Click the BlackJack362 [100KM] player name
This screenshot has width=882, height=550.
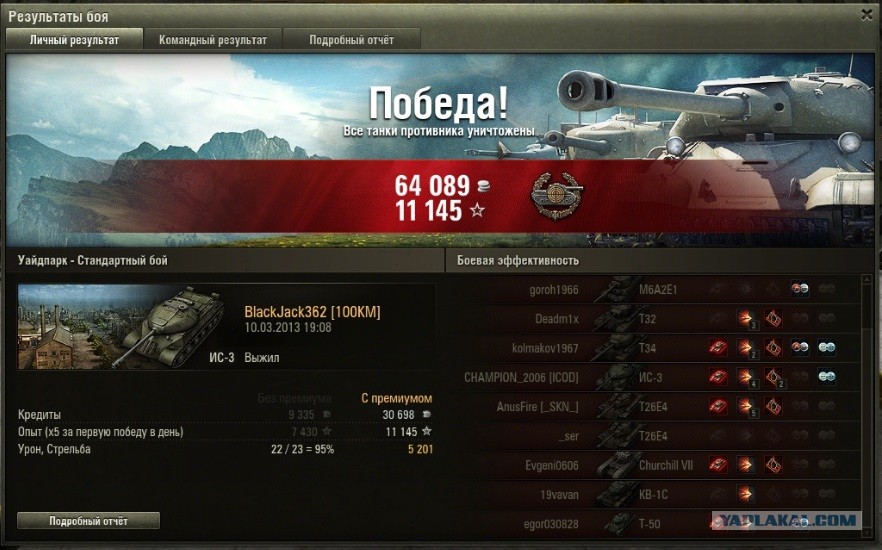(312, 312)
